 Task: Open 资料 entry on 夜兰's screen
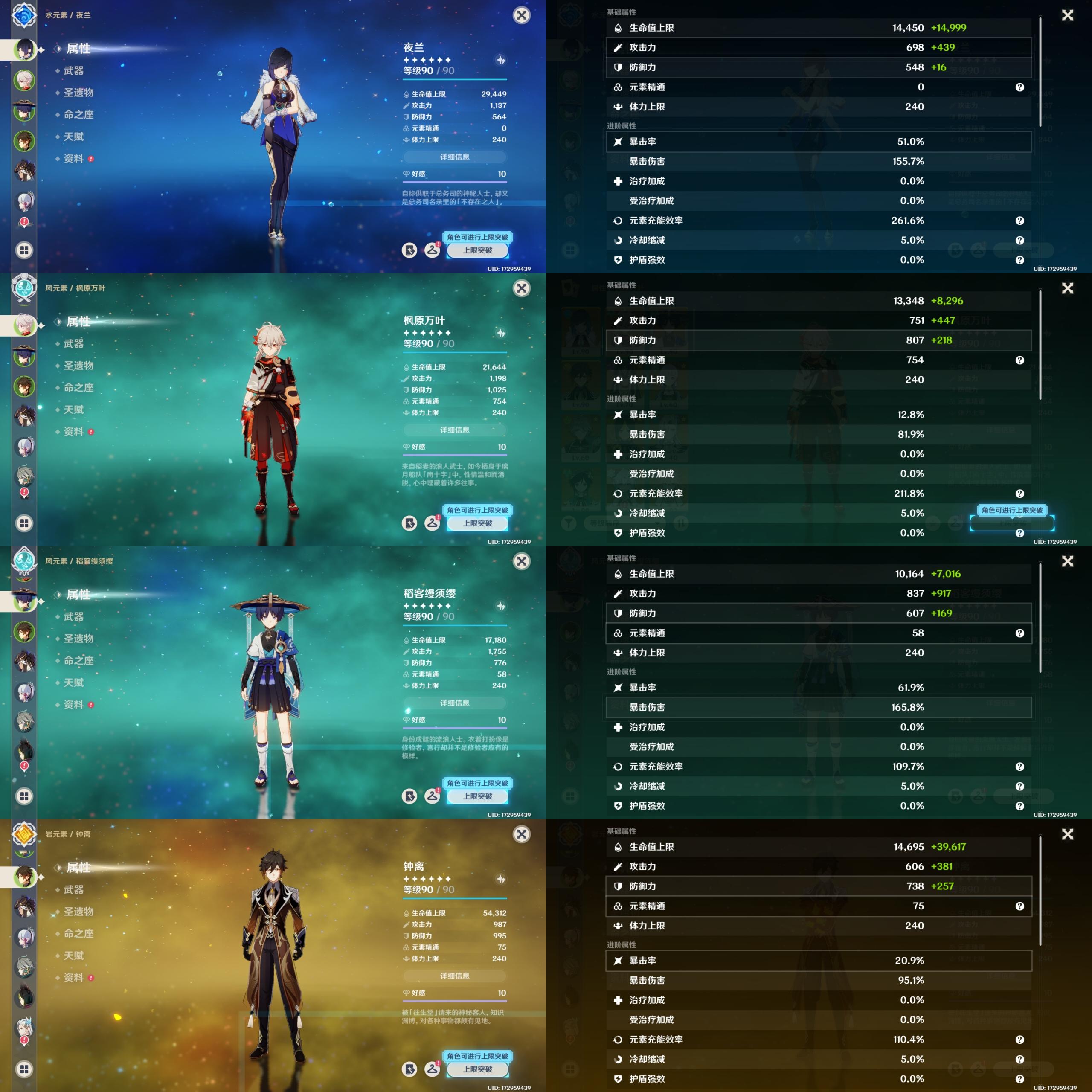point(73,159)
